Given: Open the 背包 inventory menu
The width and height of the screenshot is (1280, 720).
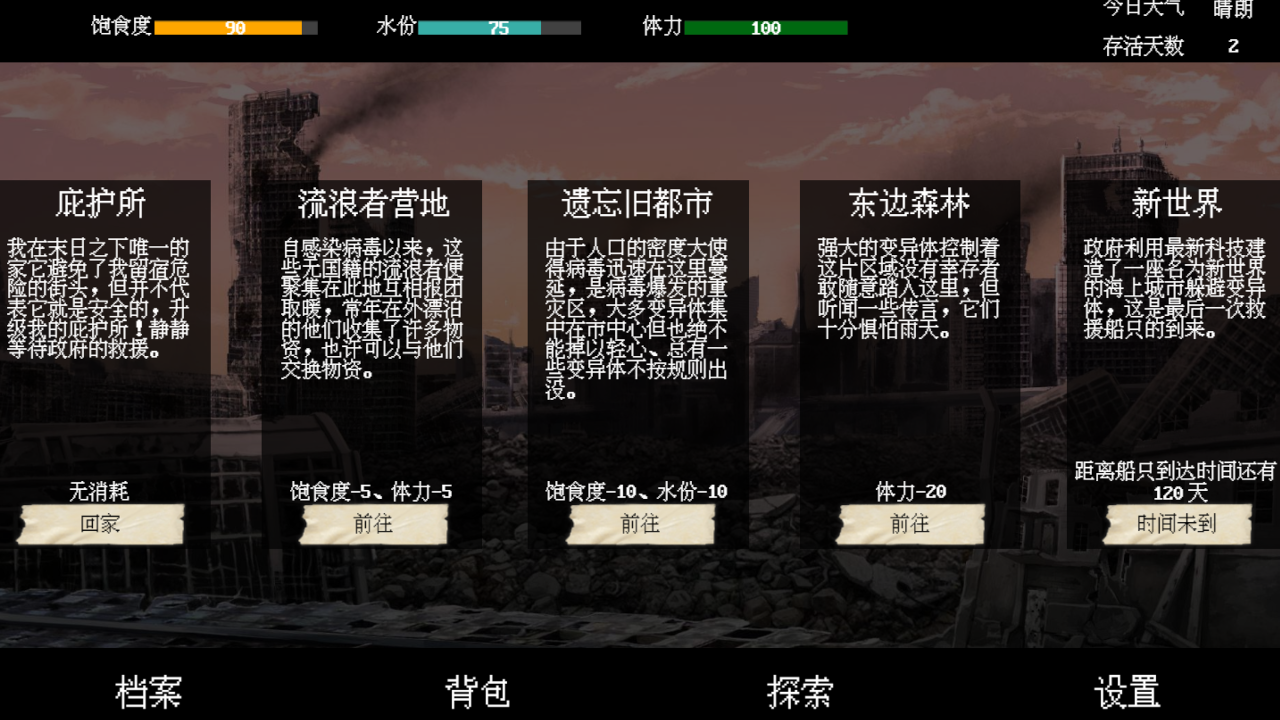Looking at the screenshot, I should coord(478,690).
